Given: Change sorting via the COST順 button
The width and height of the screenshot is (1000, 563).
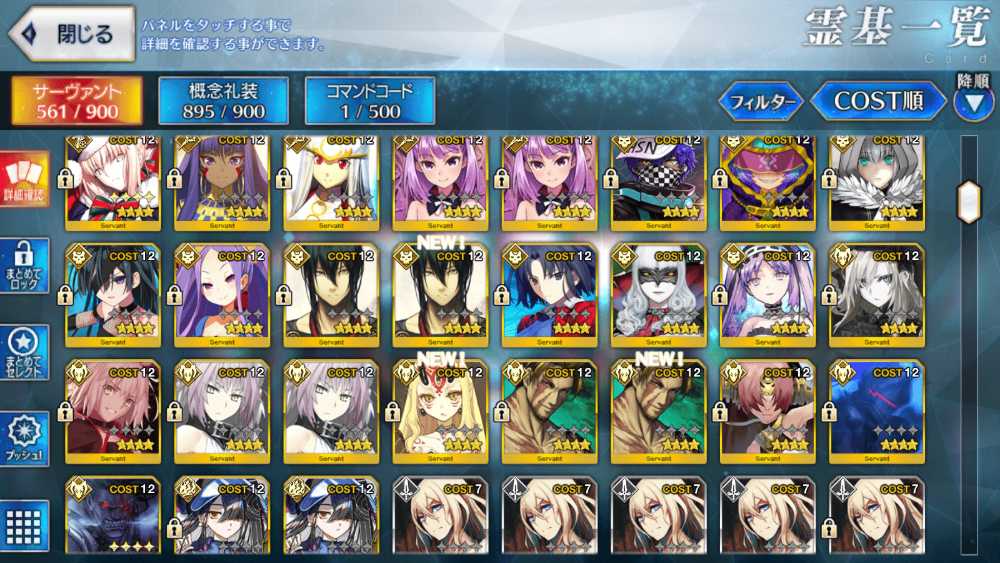Looking at the screenshot, I should coord(877,101).
